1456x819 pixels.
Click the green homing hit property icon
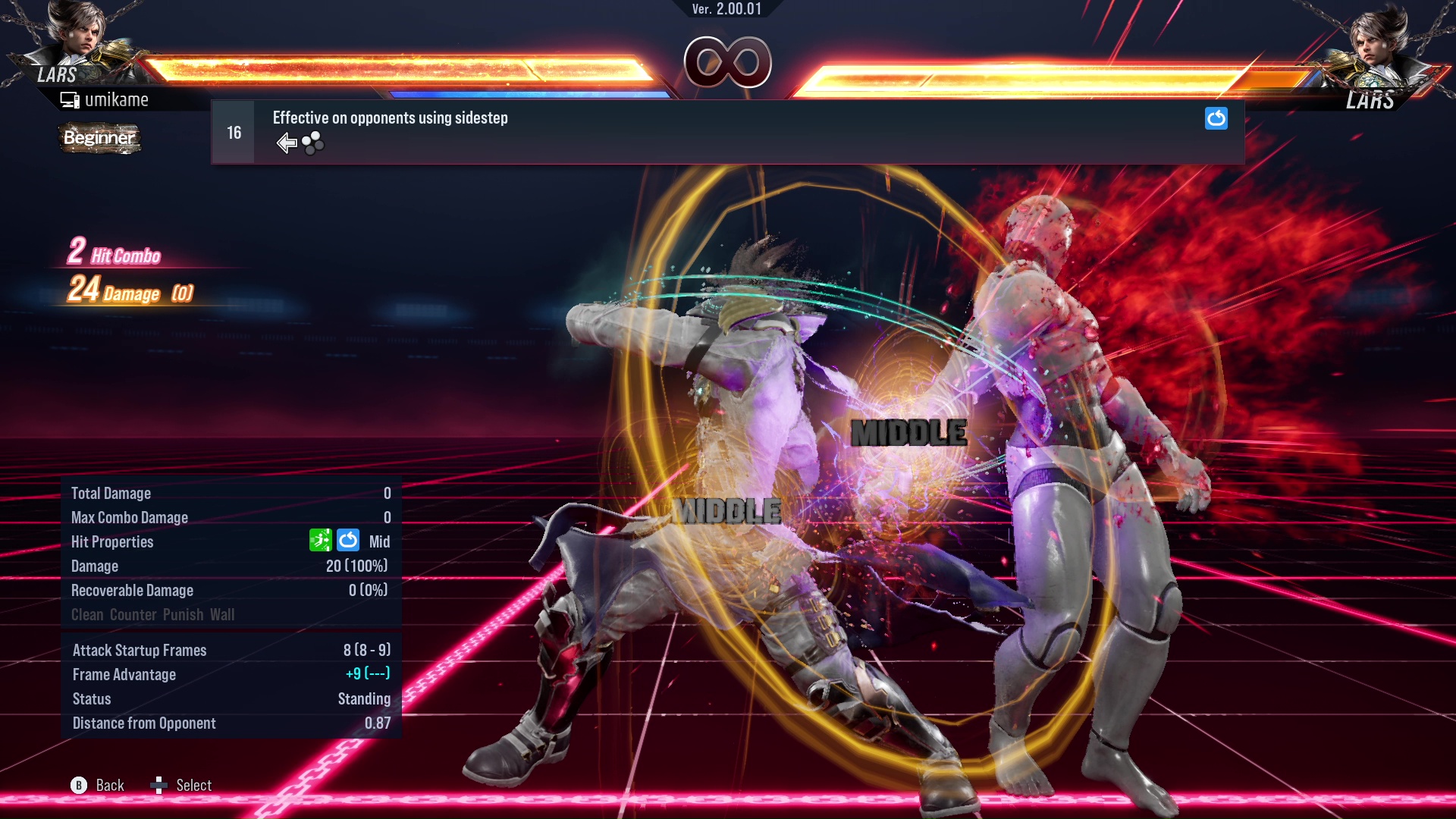322,540
